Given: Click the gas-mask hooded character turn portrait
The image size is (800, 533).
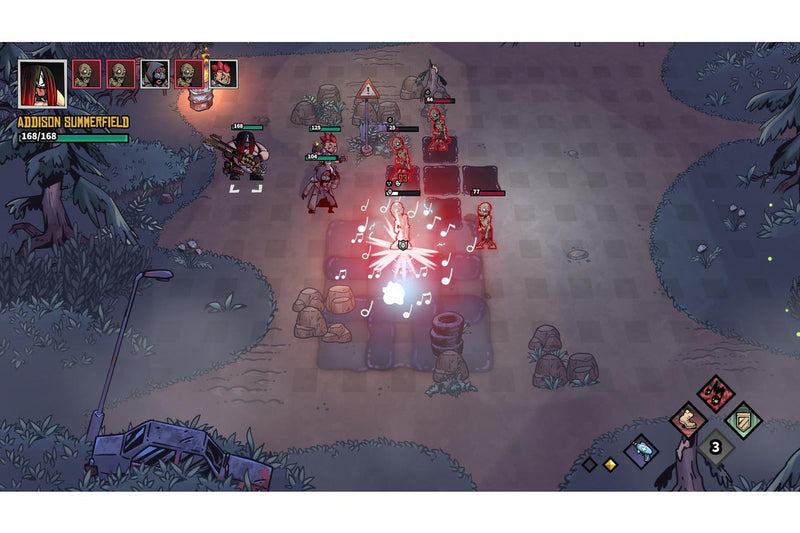Looking at the screenshot, I should pyautogui.click(x=155, y=74).
